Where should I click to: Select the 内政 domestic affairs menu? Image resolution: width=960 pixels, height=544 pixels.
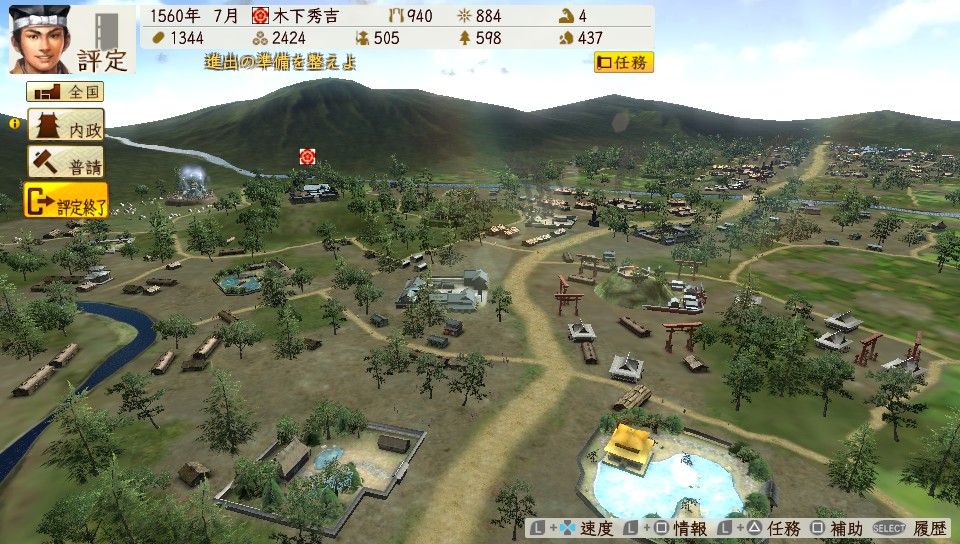pyautogui.click(x=65, y=127)
